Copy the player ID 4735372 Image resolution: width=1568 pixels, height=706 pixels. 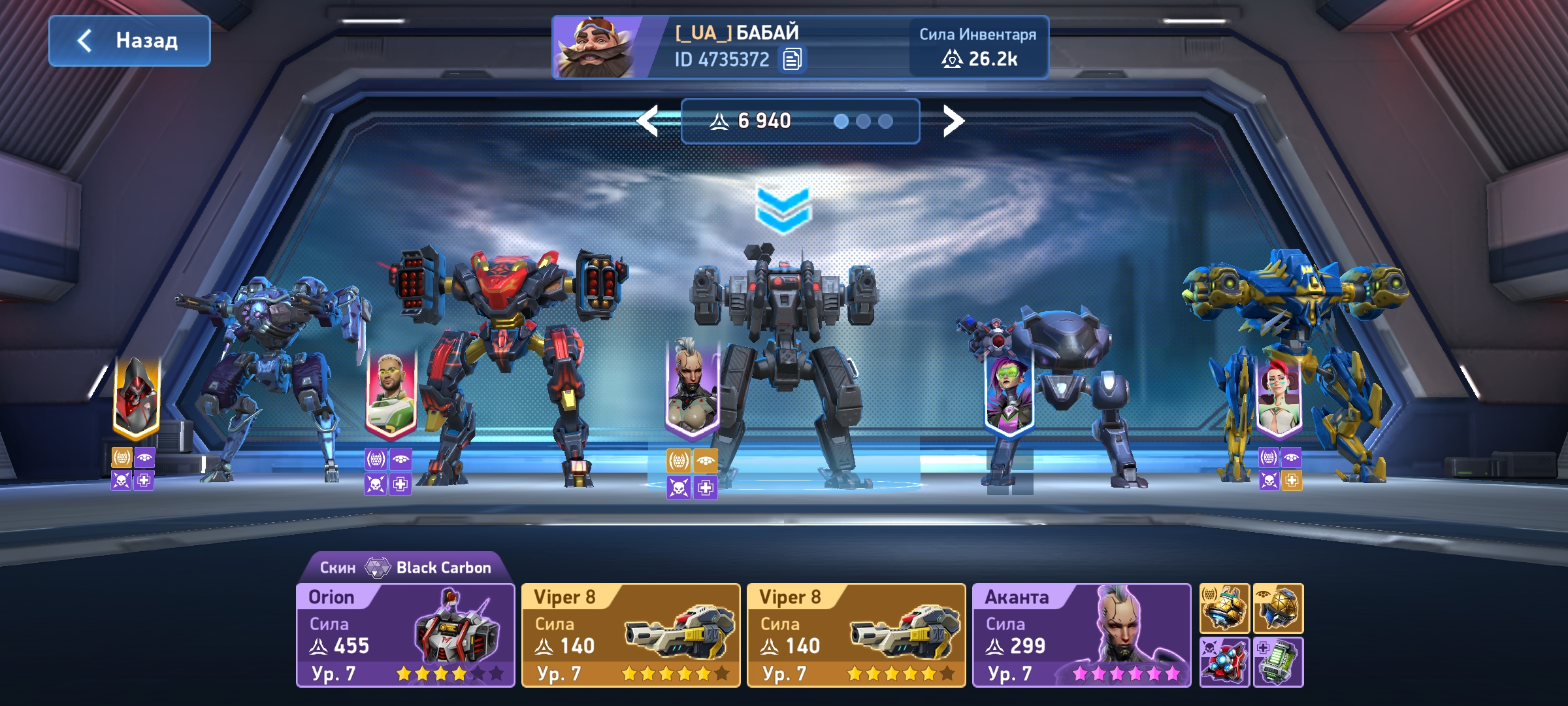(x=792, y=59)
